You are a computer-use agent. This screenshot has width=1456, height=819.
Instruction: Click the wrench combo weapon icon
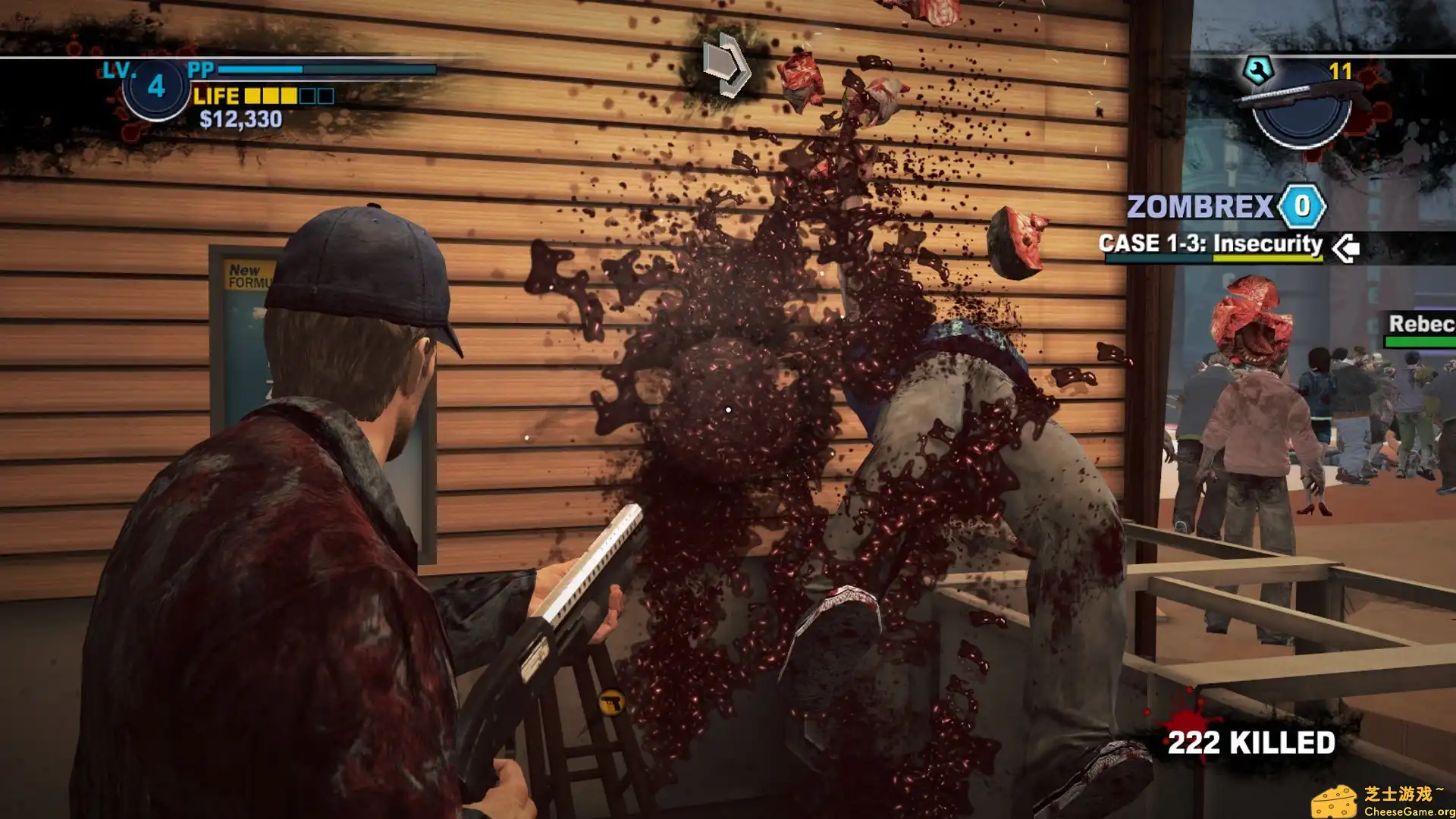[x=1259, y=69]
